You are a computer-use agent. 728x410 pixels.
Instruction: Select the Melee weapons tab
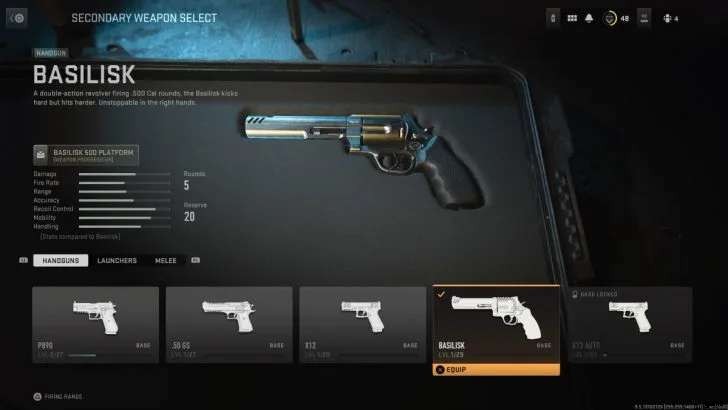point(165,260)
